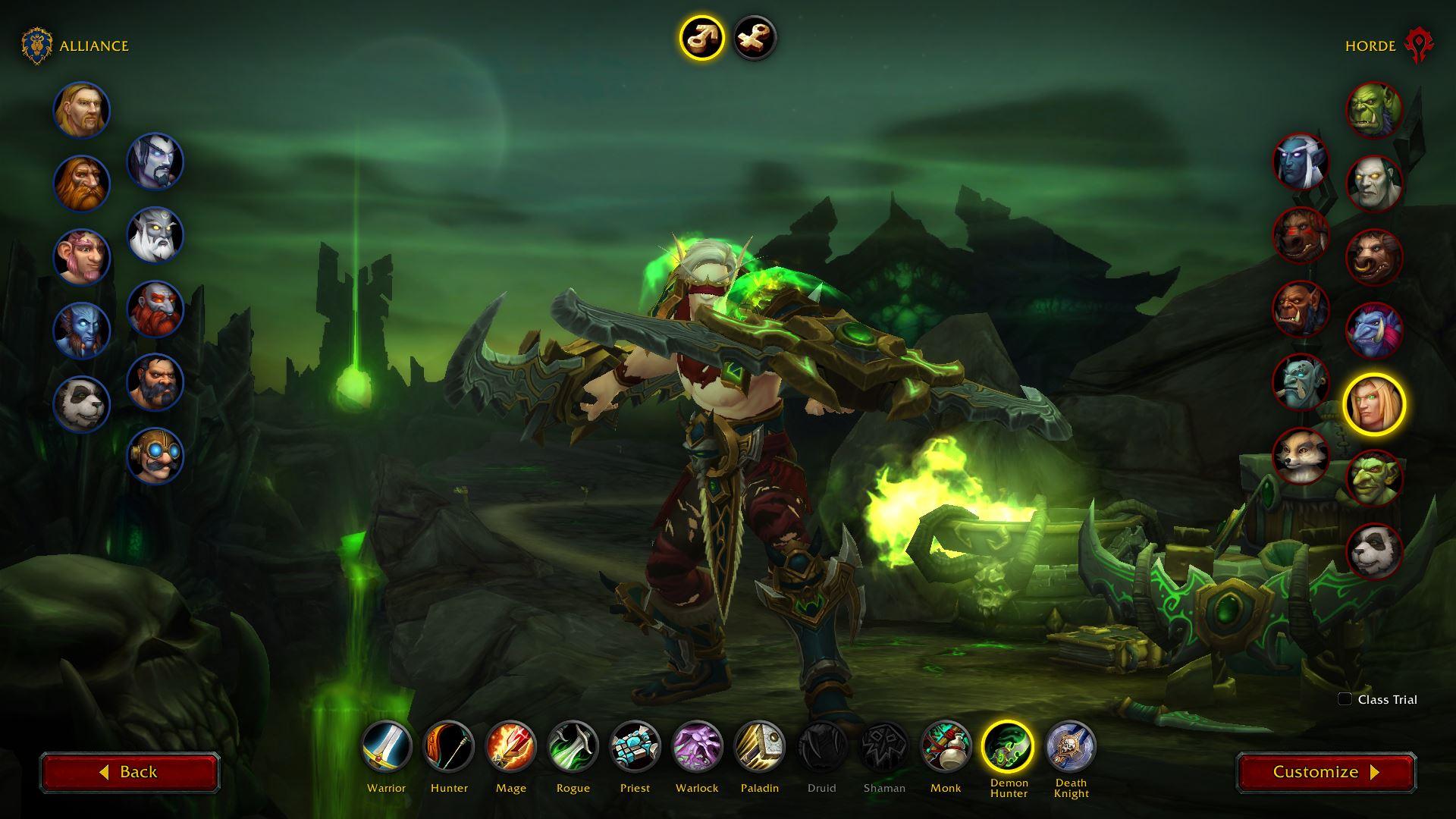Screen dimensions: 1456x819
Task: Select the green Orc race portrait
Action: [1374, 110]
